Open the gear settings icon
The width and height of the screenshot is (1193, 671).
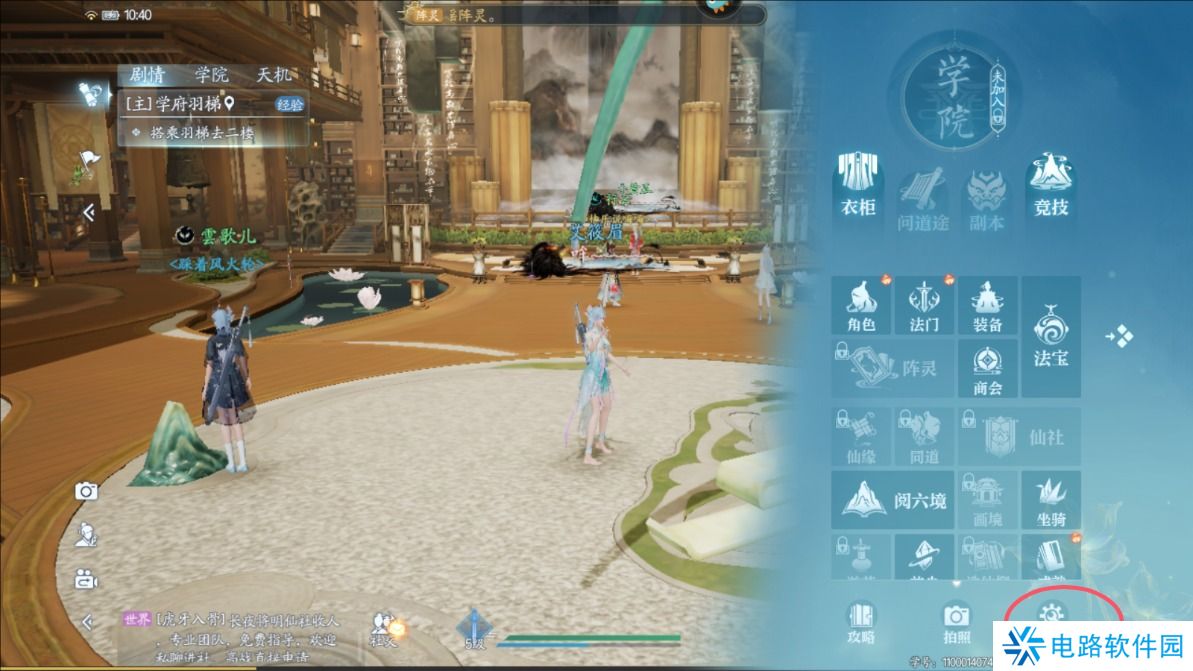(x=1054, y=612)
